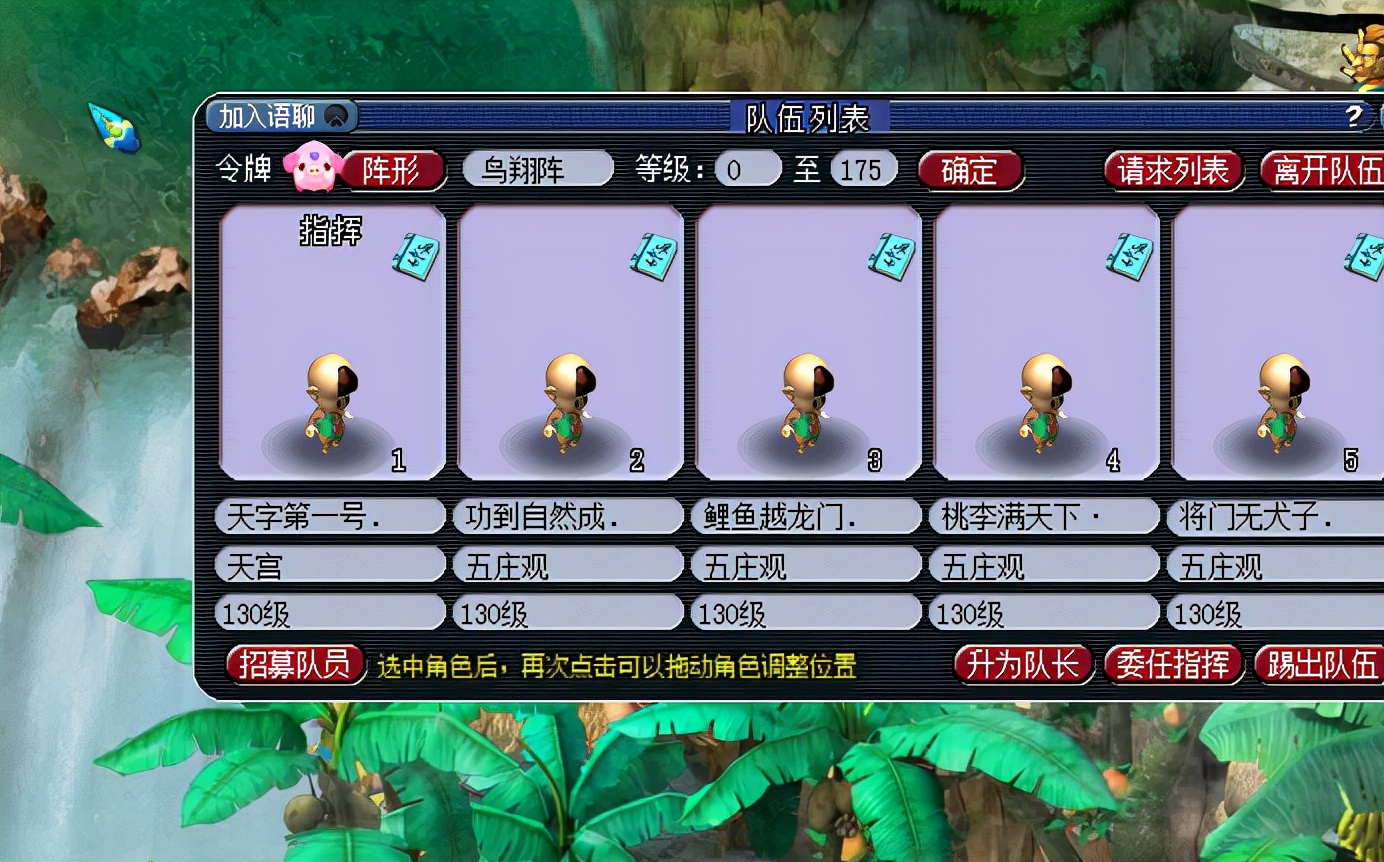Open the 阵形 formation menu

point(391,170)
